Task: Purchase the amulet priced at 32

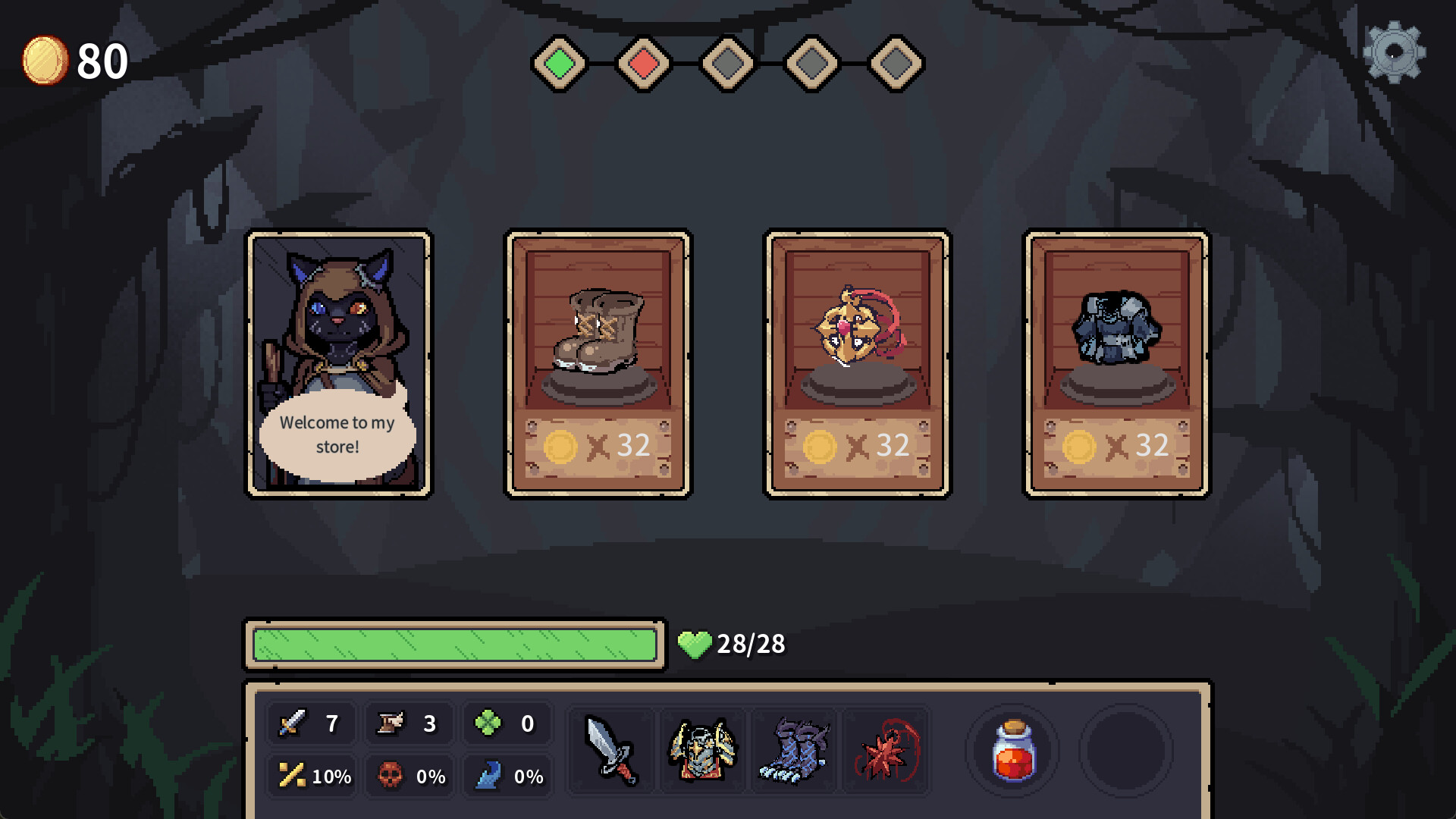Action: tap(857, 362)
